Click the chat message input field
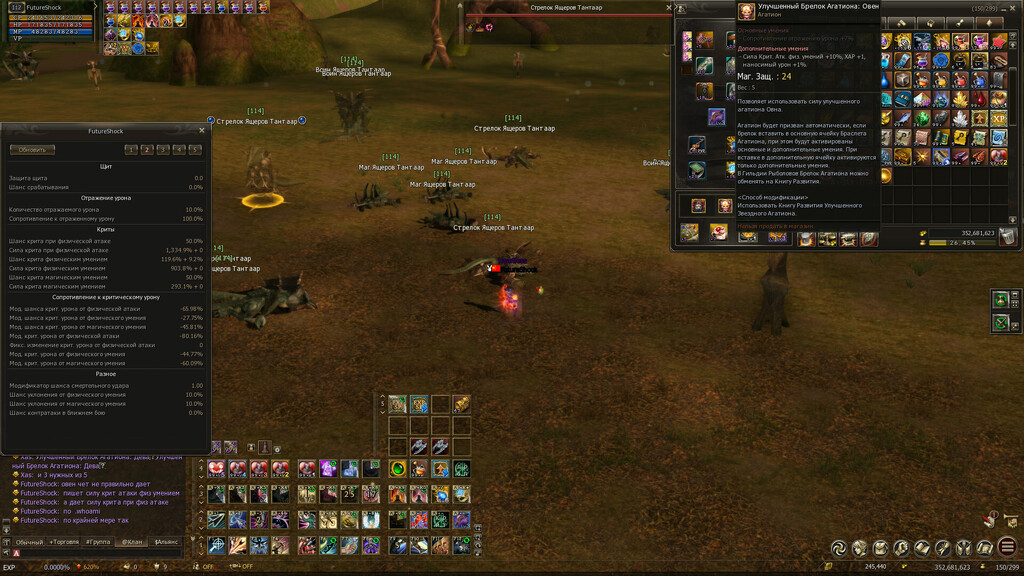 pyautogui.click(x=100, y=553)
